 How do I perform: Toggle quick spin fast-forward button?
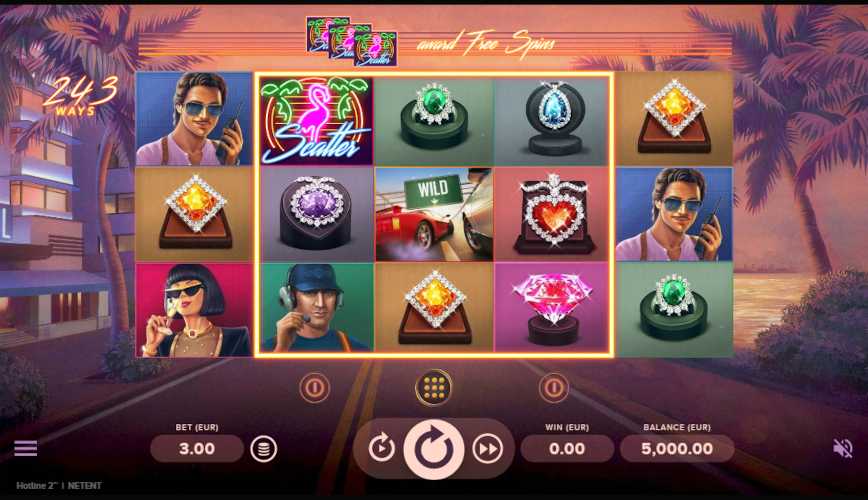pos(487,449)
